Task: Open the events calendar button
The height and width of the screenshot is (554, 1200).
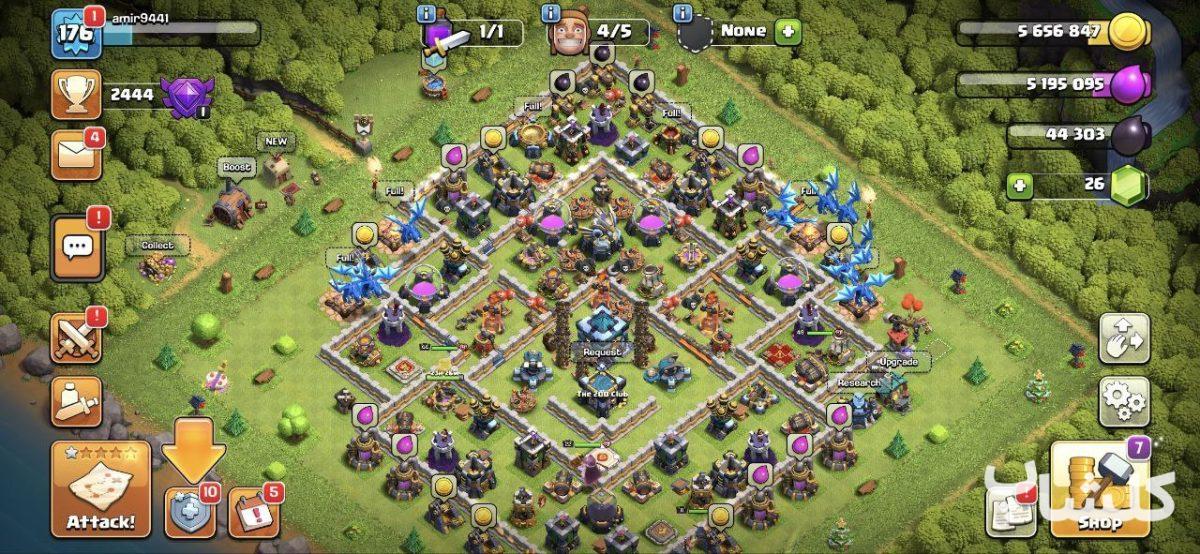Action: [x=254, y=513]
